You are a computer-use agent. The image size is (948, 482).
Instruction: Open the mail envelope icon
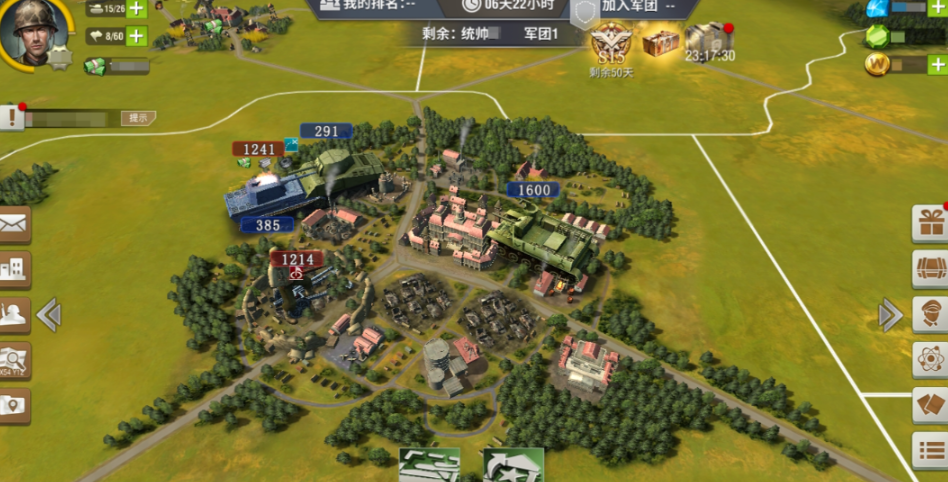pos(15,225)
